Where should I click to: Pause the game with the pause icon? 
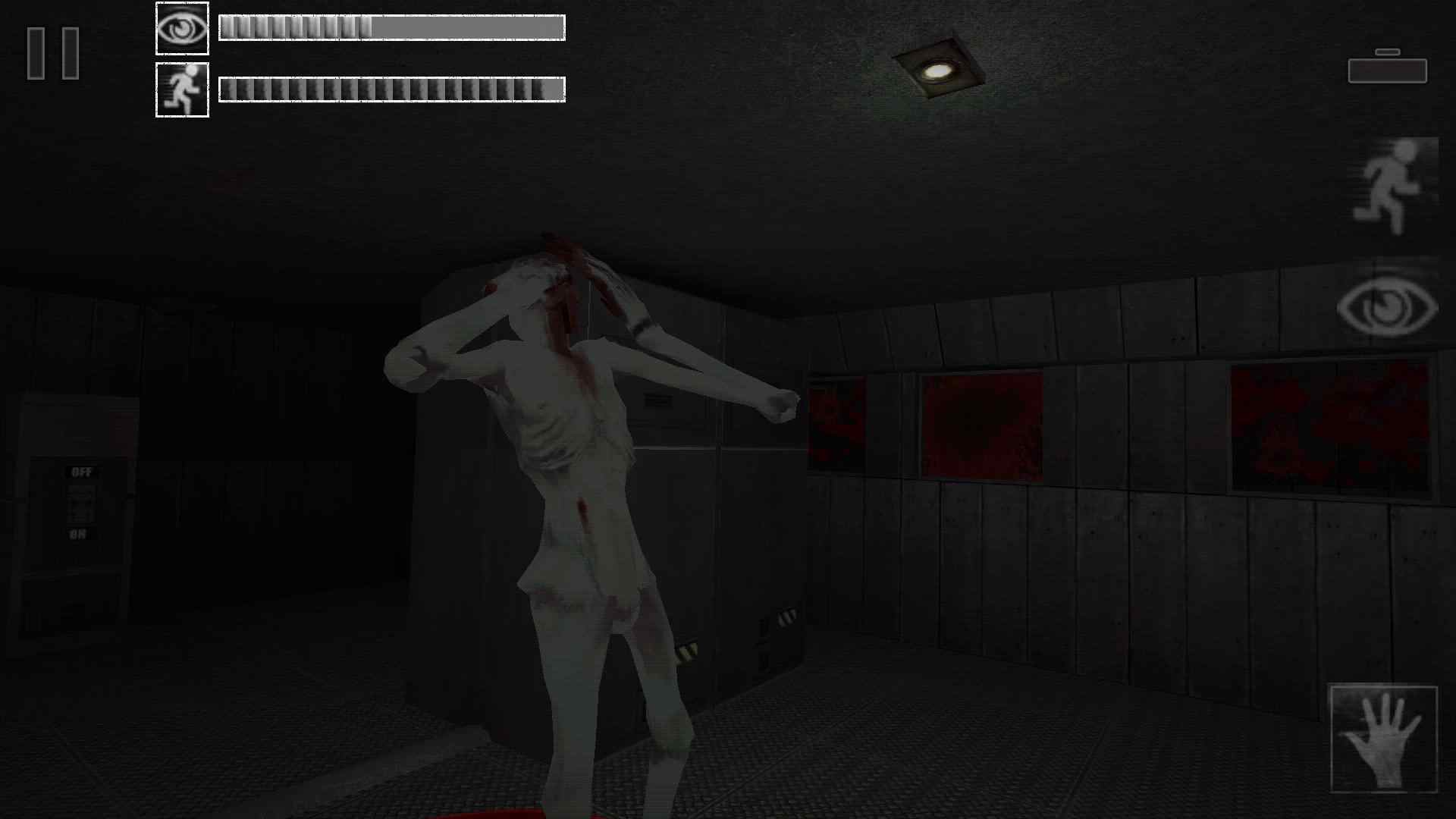[53, 53]
